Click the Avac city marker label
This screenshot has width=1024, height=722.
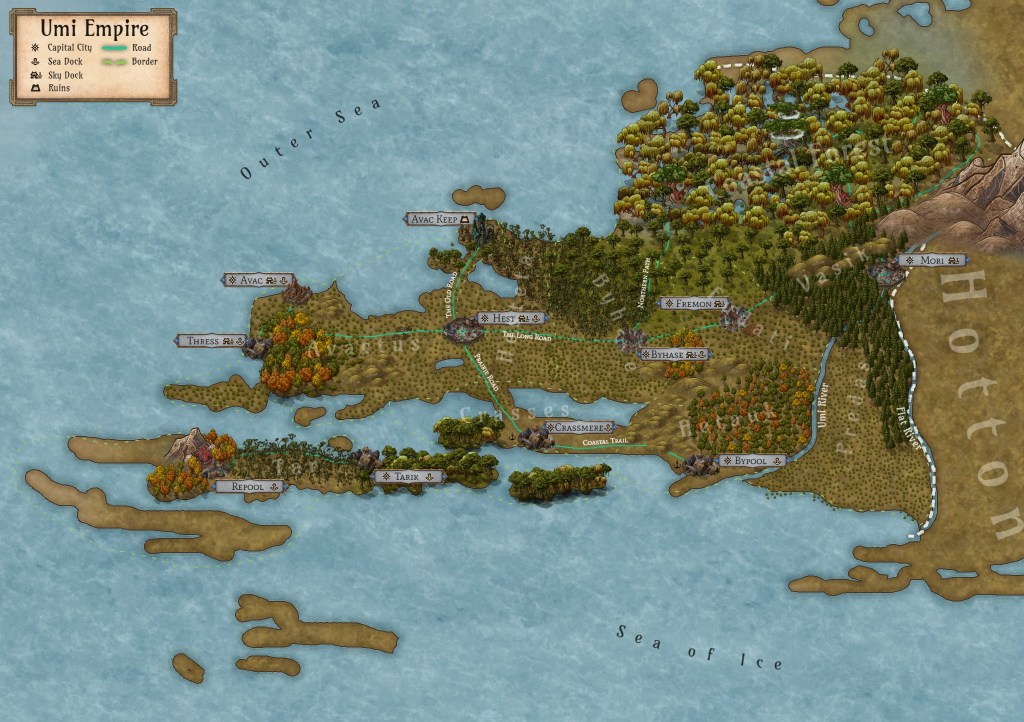point(258,280)
